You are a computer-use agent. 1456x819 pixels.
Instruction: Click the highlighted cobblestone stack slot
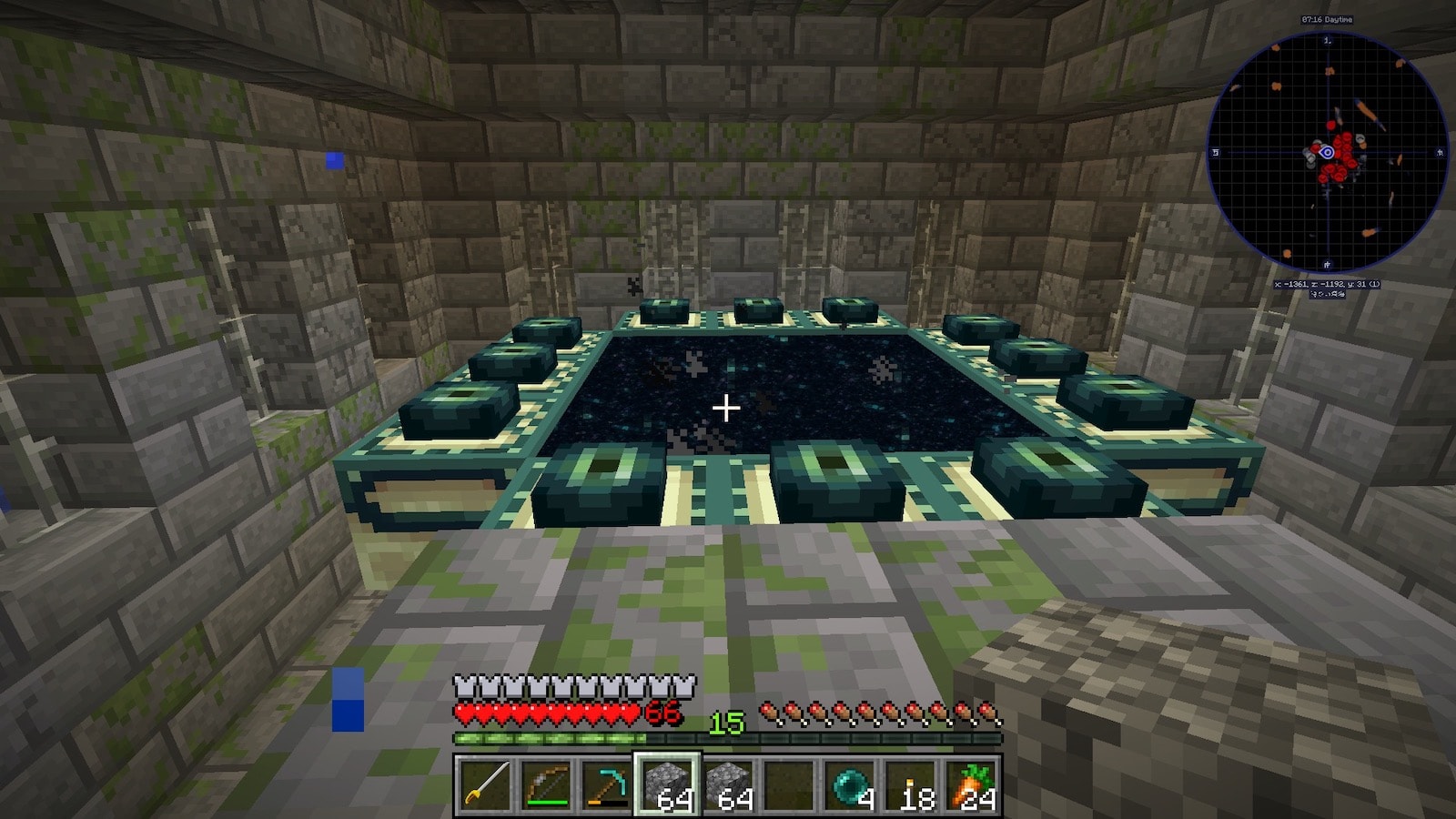[667, 784]
